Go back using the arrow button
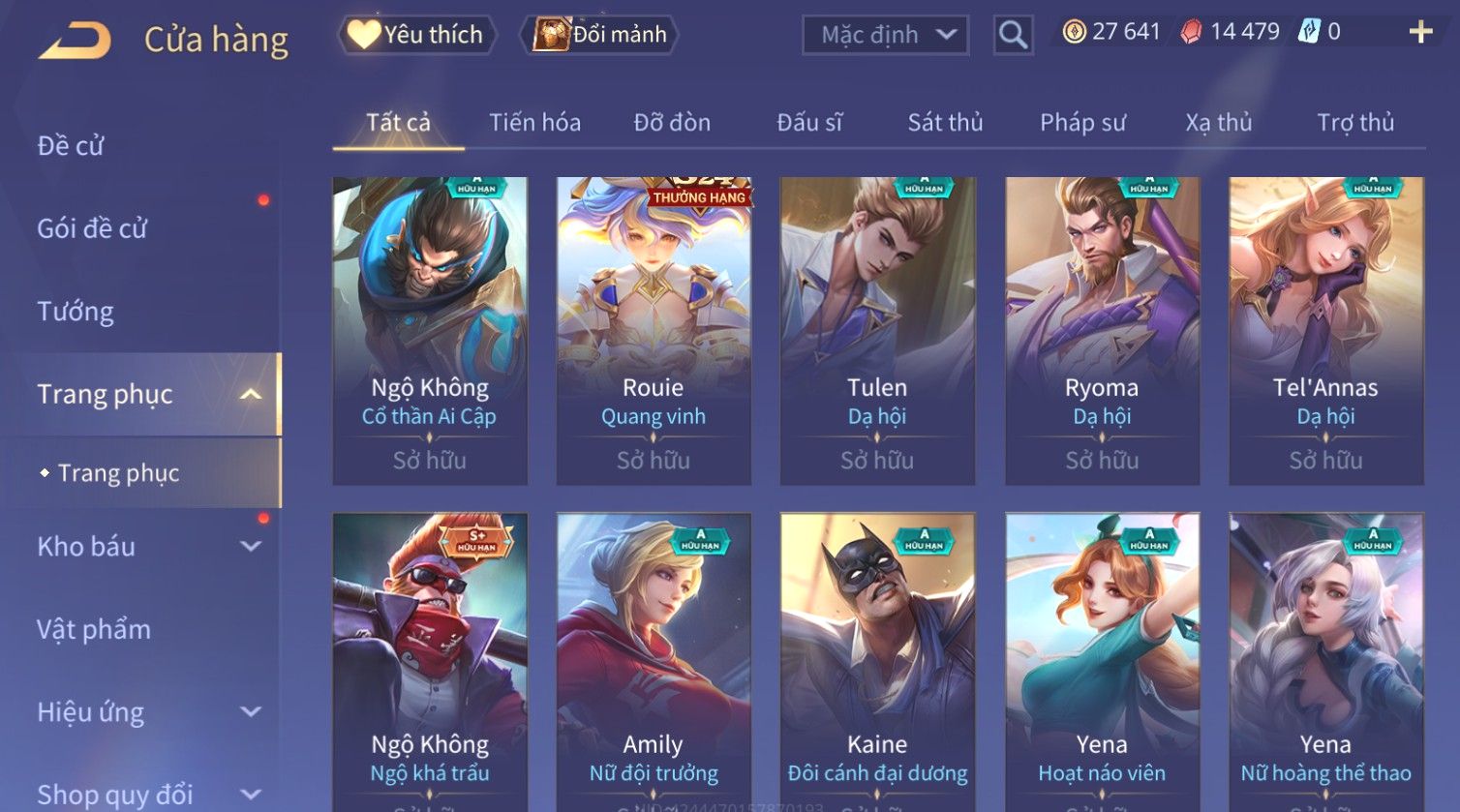 (x=75, y=40)
